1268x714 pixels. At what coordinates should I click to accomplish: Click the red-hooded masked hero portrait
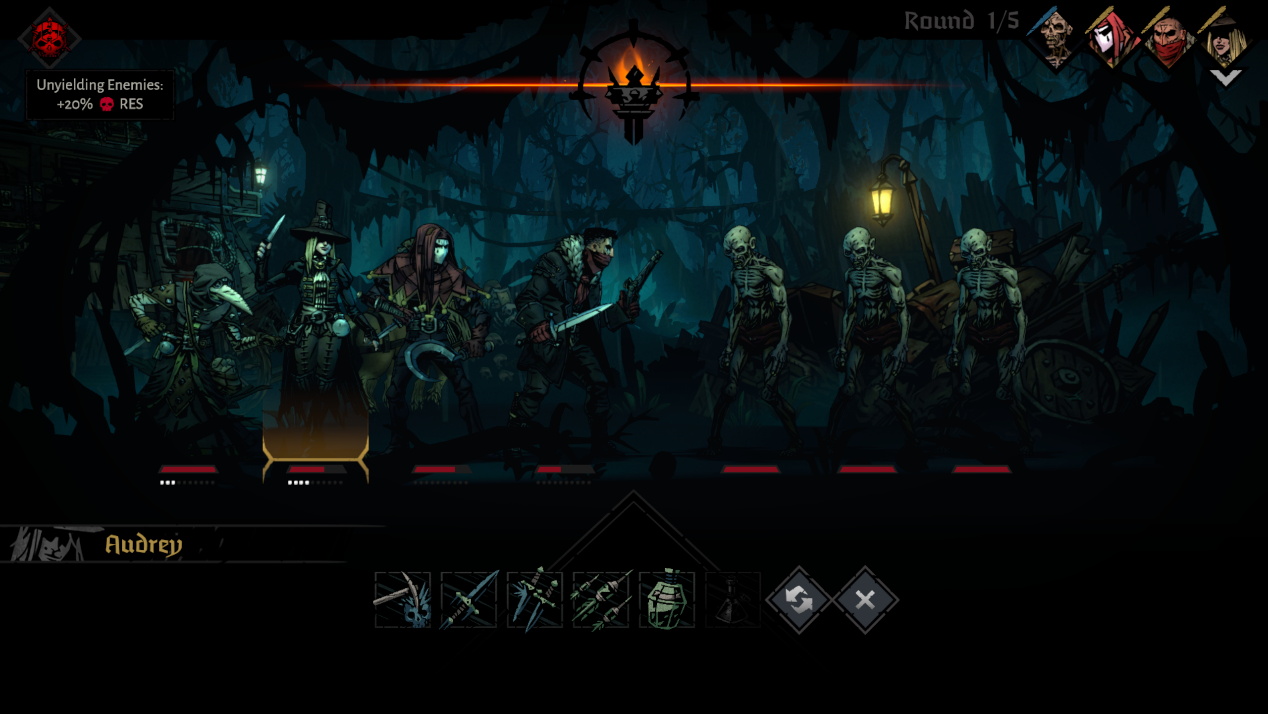(1111, 38)
